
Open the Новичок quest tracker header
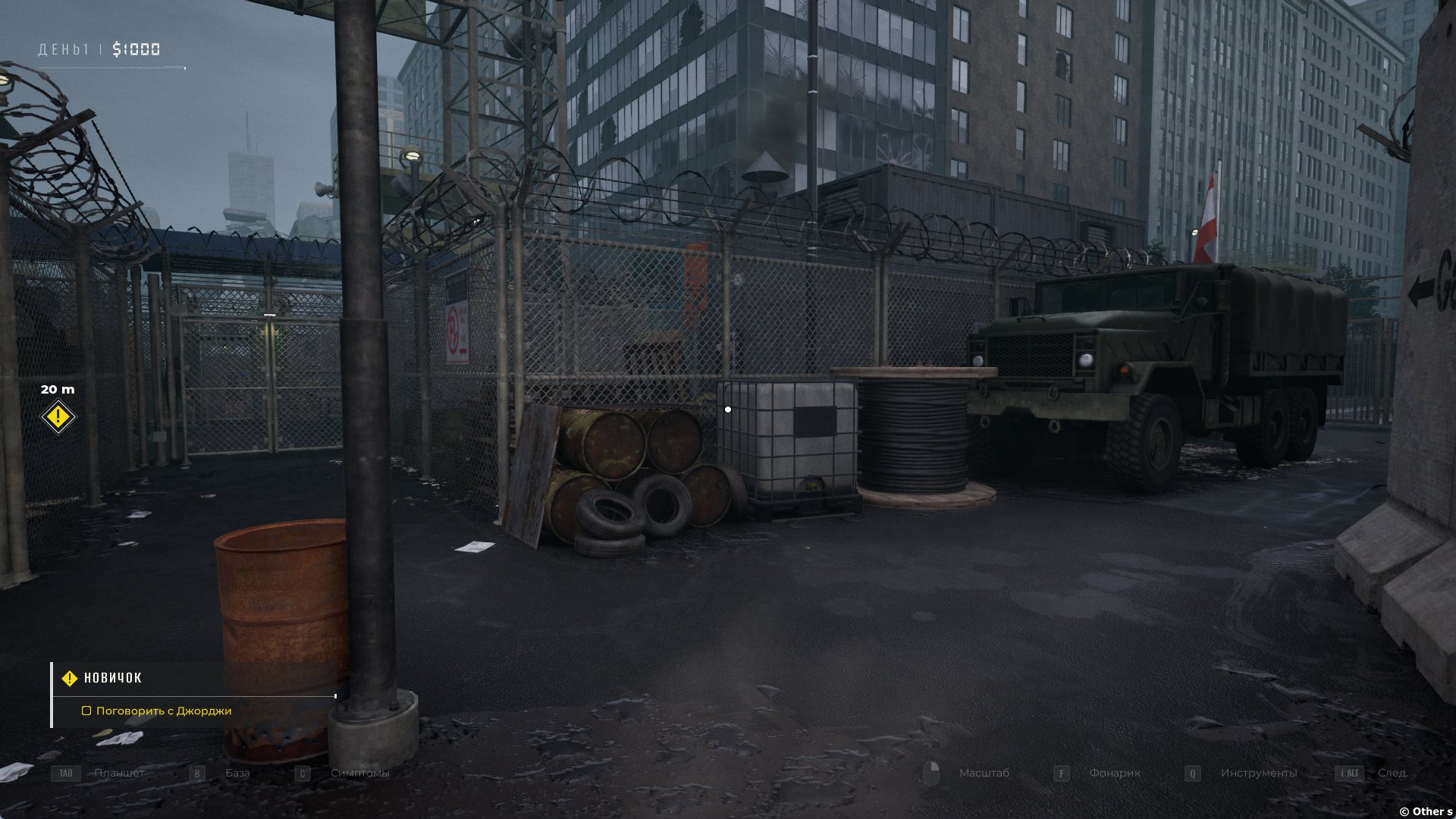[112, 678]
